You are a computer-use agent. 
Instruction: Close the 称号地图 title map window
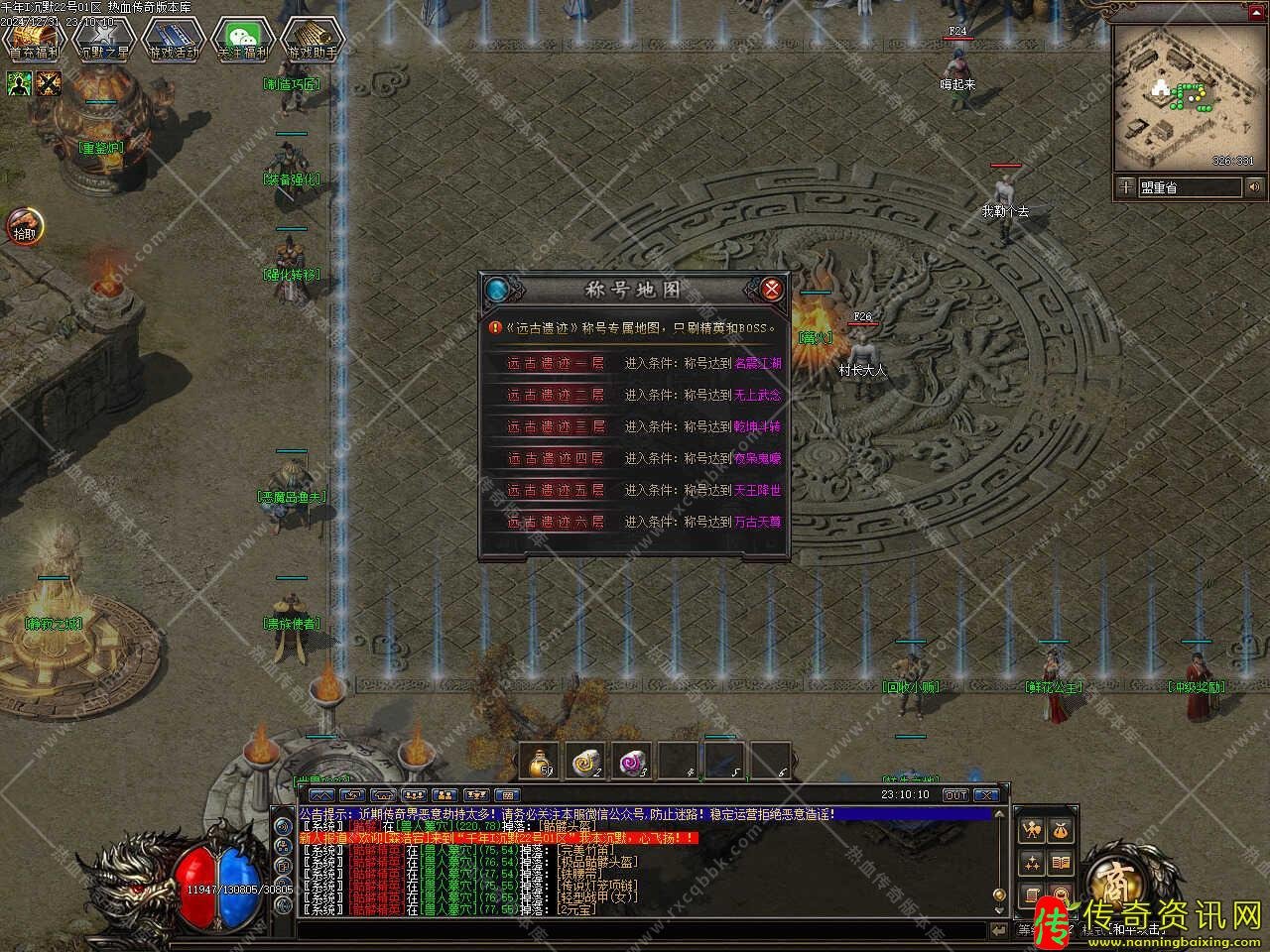(x=771, y=290)
